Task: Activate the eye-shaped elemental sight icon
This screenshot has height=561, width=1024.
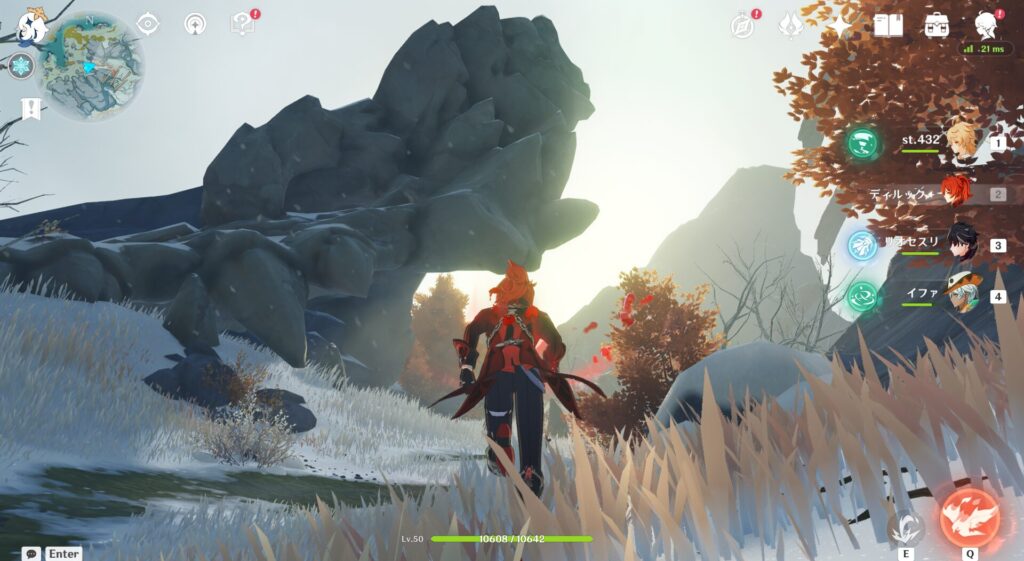Action: tap(148, 24)
